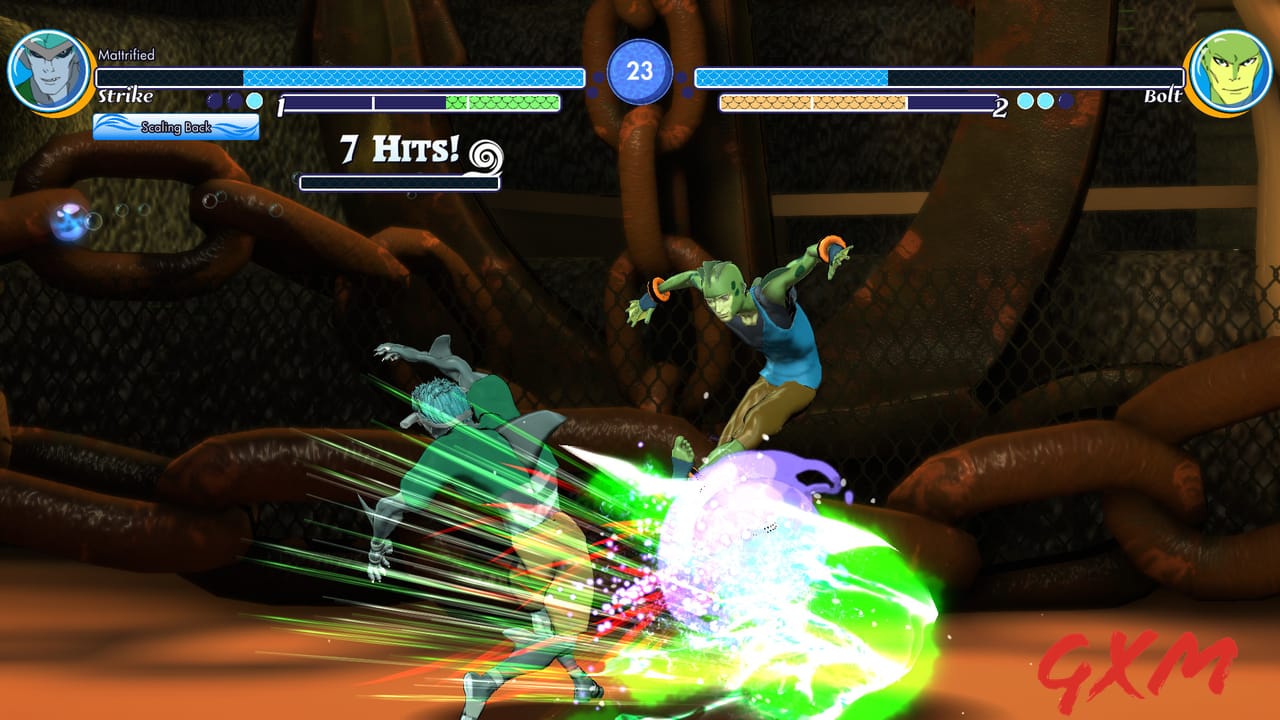Click the leftmost win dot beside Bolt
This screenshot has height=720, width=1280.
pos(1023,101)
